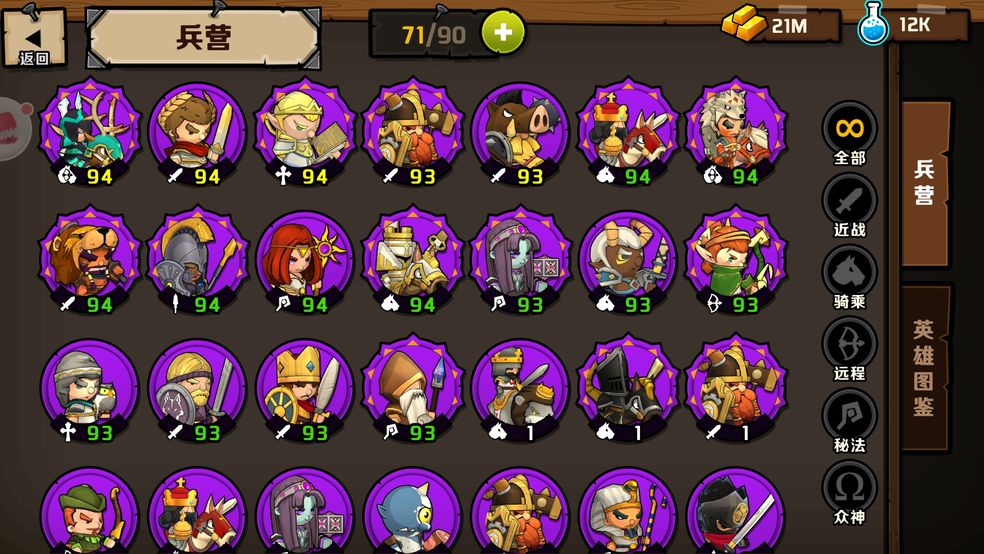Choose the wild boar unit portrait
This screenshot has width=984, height=554.
click(519, 131)
